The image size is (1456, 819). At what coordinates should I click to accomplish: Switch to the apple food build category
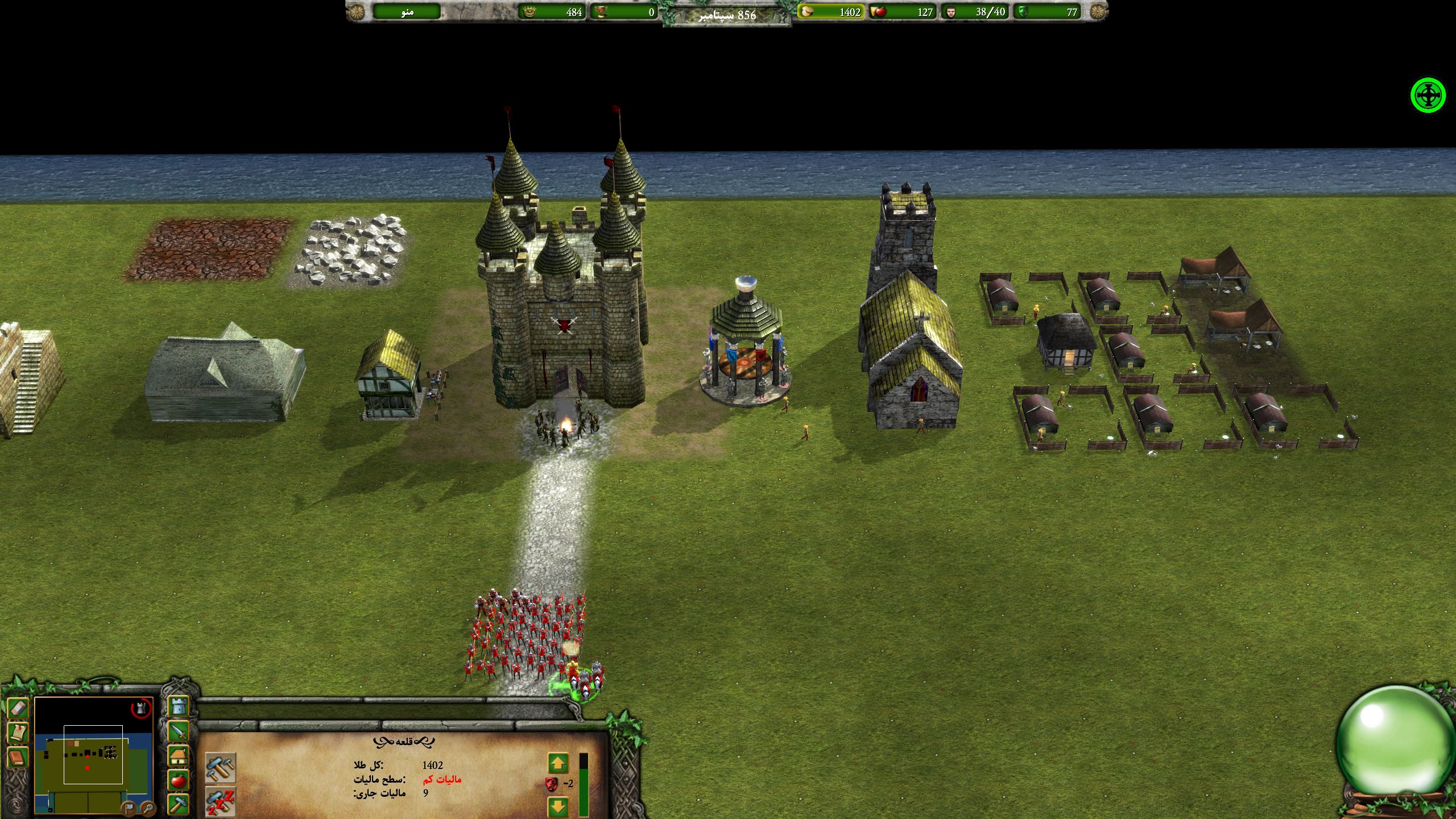(x=179, y=781)
